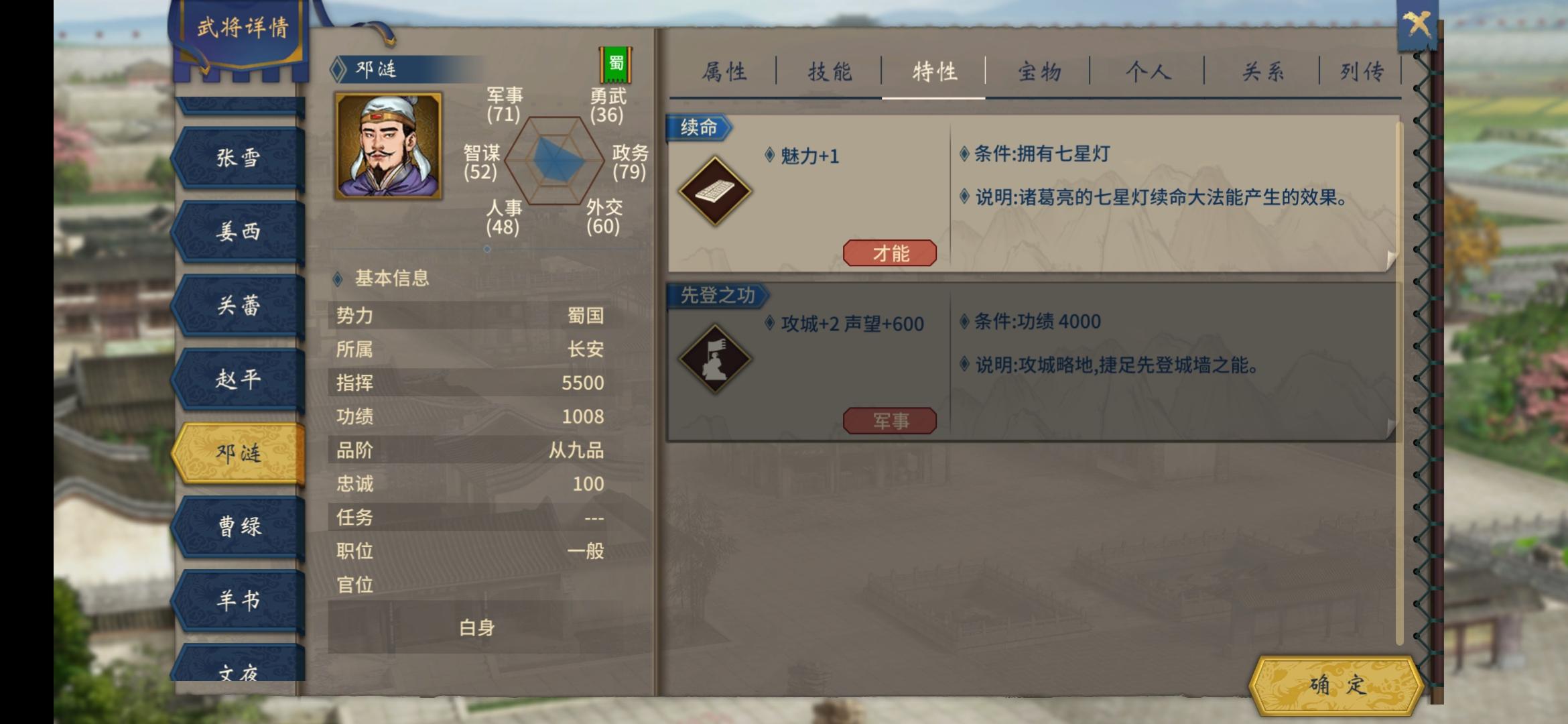Click the diamond marker next to 基本信息

click(x=338, y=280)
